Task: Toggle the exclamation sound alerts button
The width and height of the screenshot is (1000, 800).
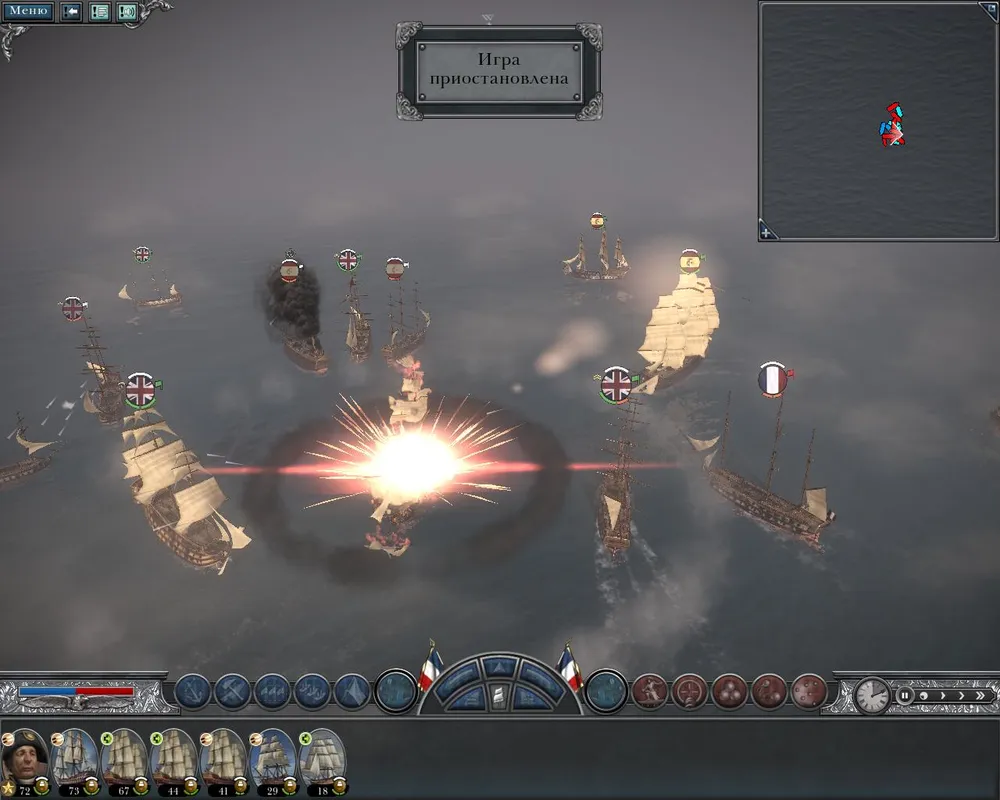Action: click(x=127, y=12)
